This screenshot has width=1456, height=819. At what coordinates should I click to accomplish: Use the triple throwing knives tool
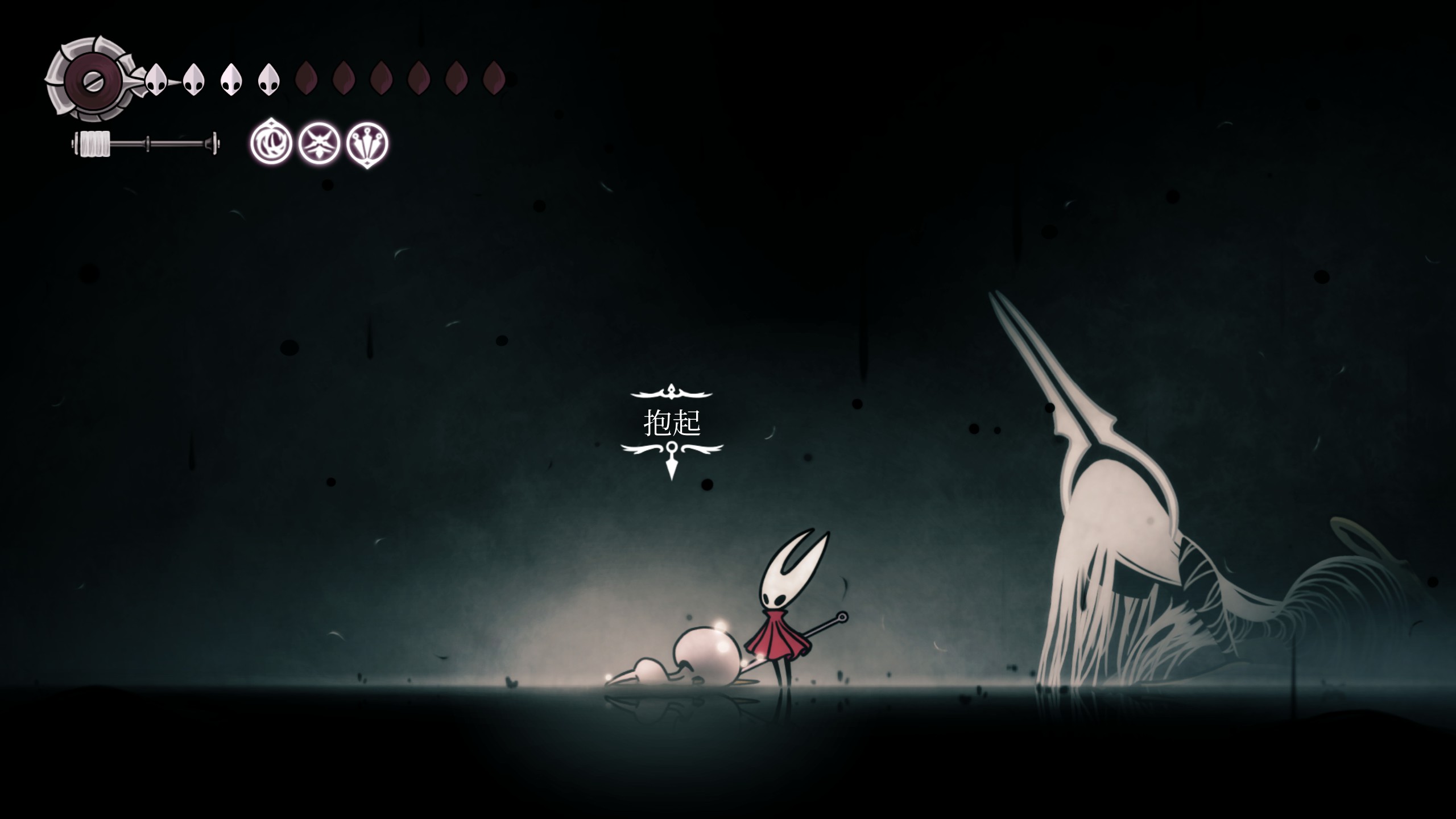[x=367, y=143]
